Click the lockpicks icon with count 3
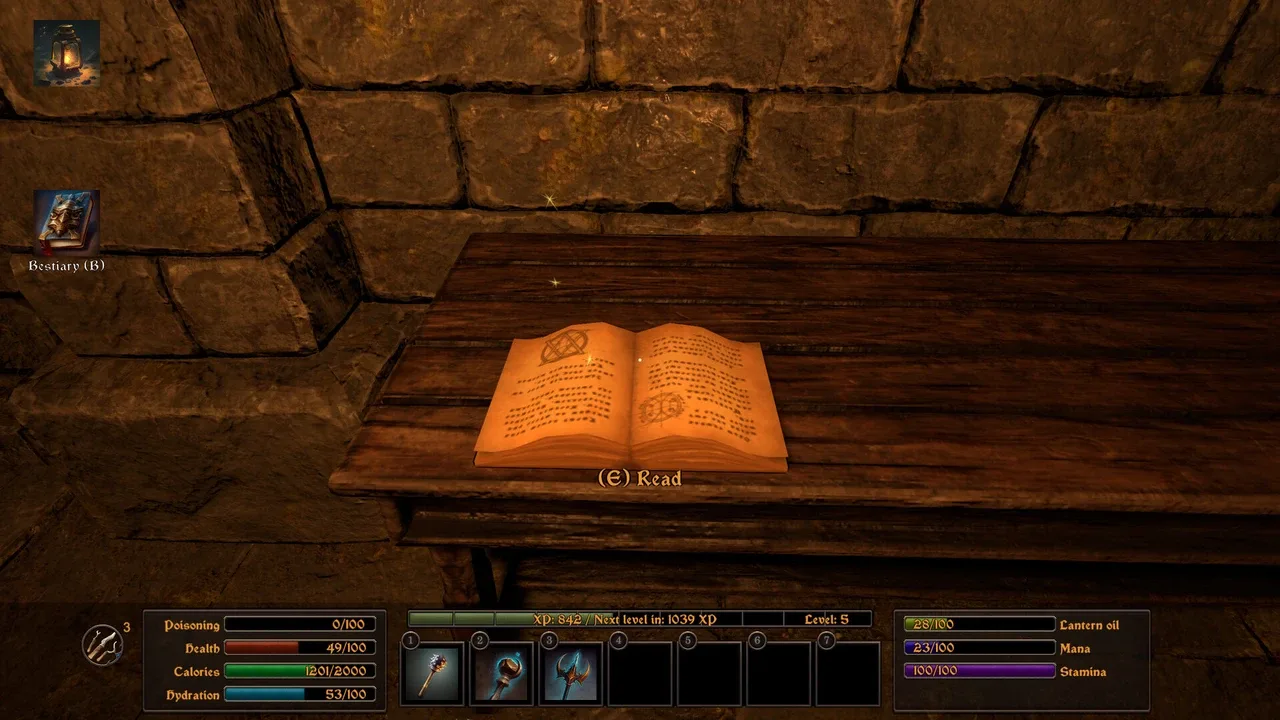Image resolution: width=1280 pixels, height=720 pixels. pos(102,645)
